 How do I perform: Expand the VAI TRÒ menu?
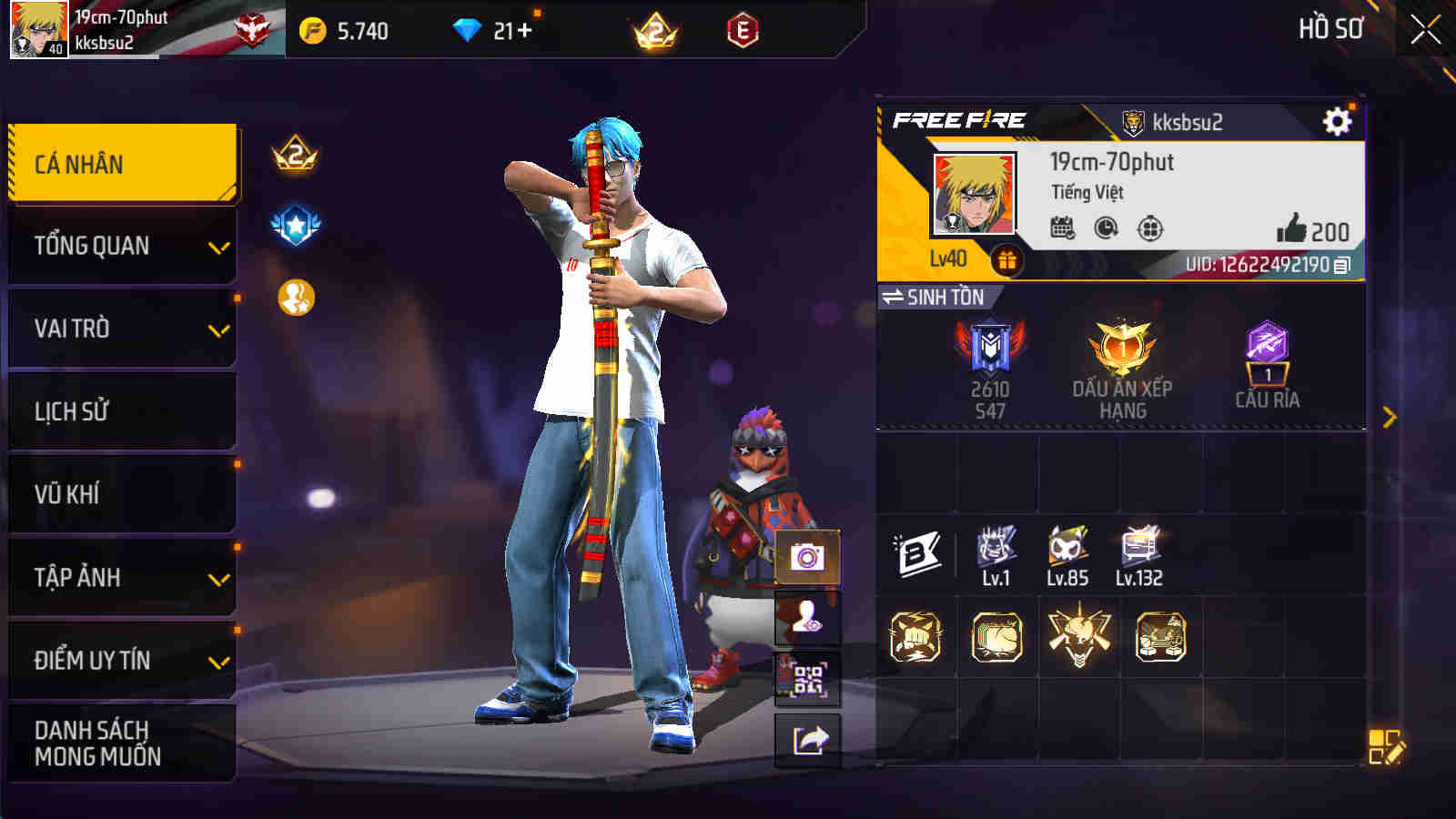pyautogui.click(x=123, y=328)
